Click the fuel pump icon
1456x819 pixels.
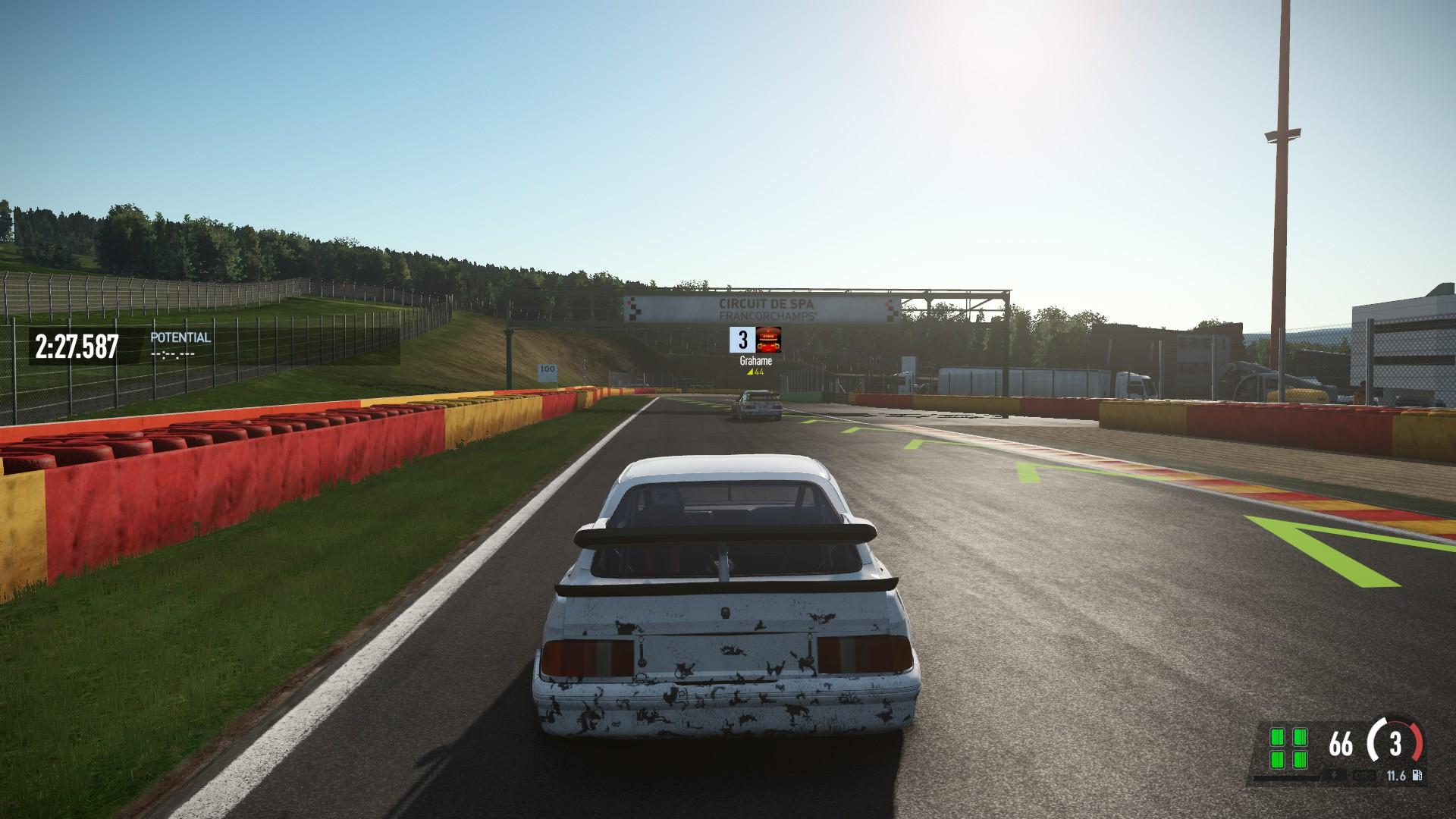(1417, 776)
